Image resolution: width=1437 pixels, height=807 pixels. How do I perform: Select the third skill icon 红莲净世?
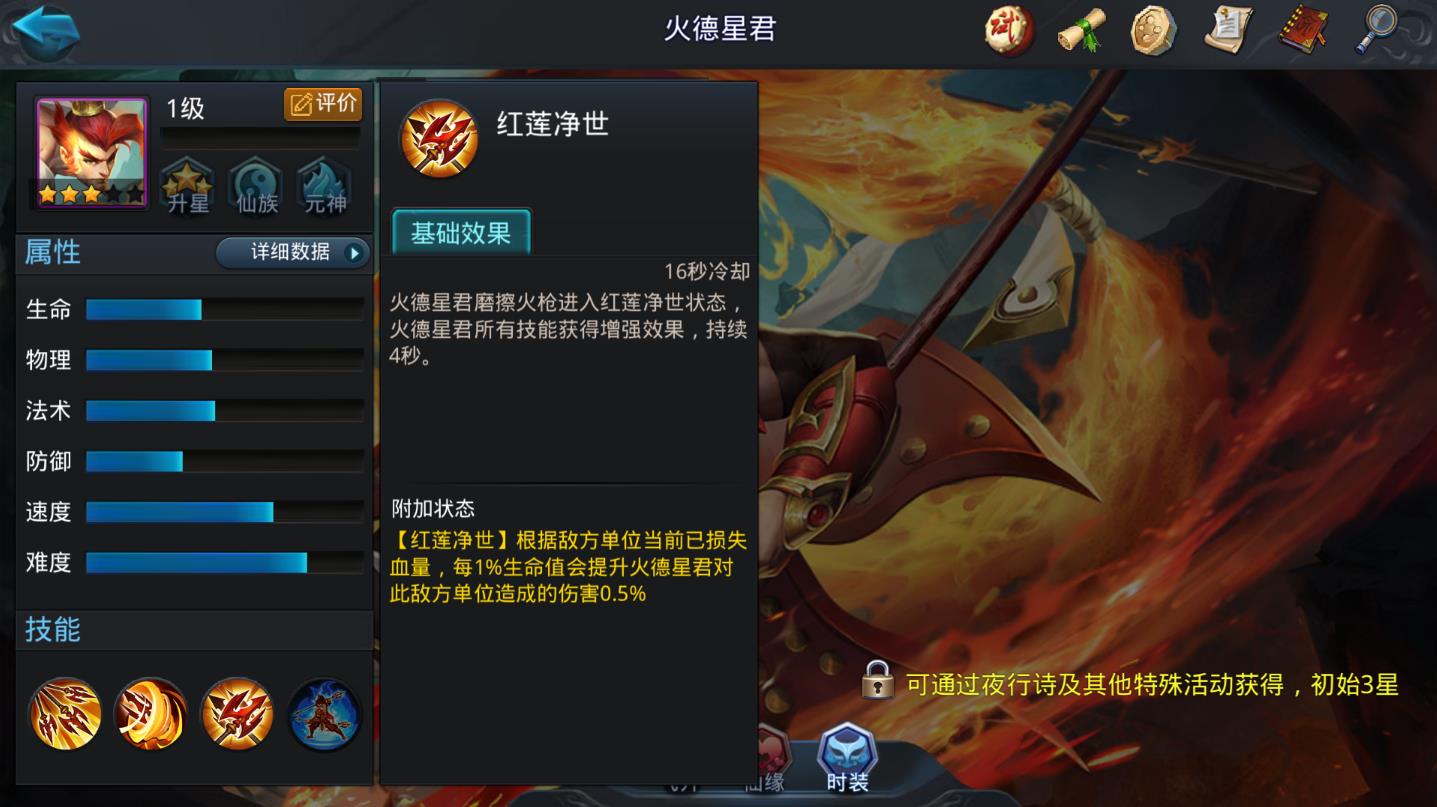coord(235,713)
